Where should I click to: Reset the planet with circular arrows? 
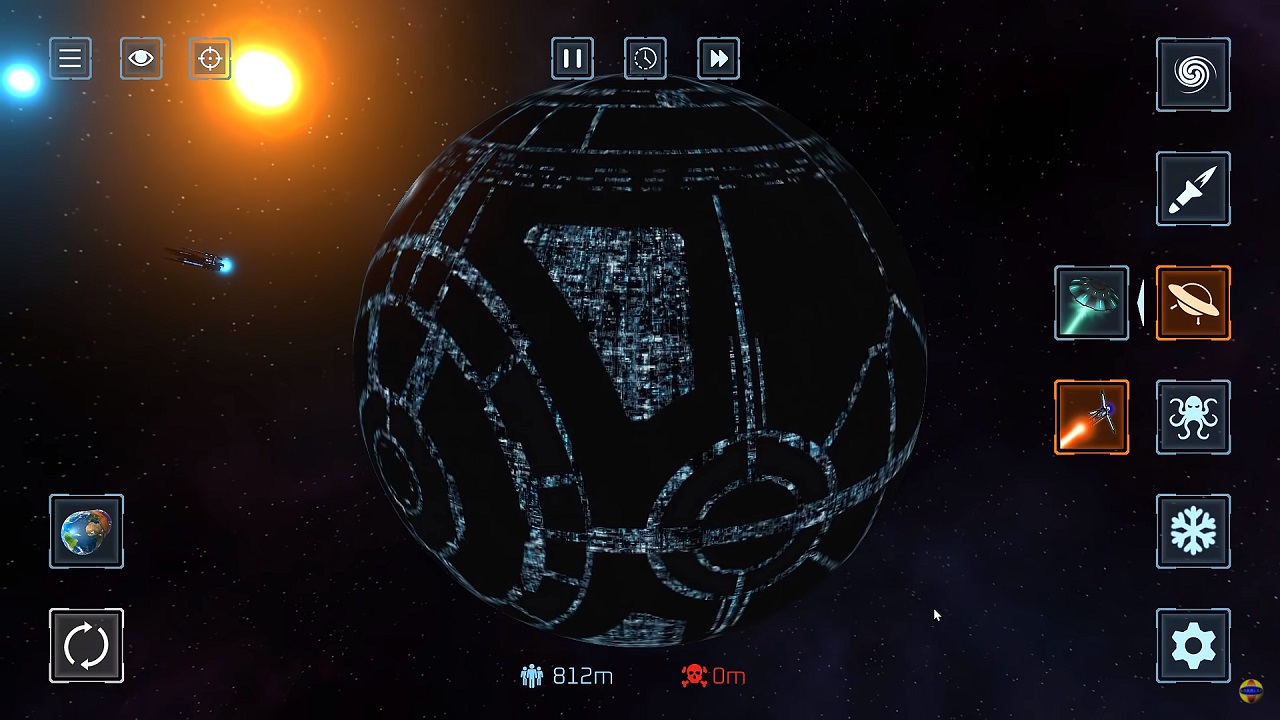[86, 645]
